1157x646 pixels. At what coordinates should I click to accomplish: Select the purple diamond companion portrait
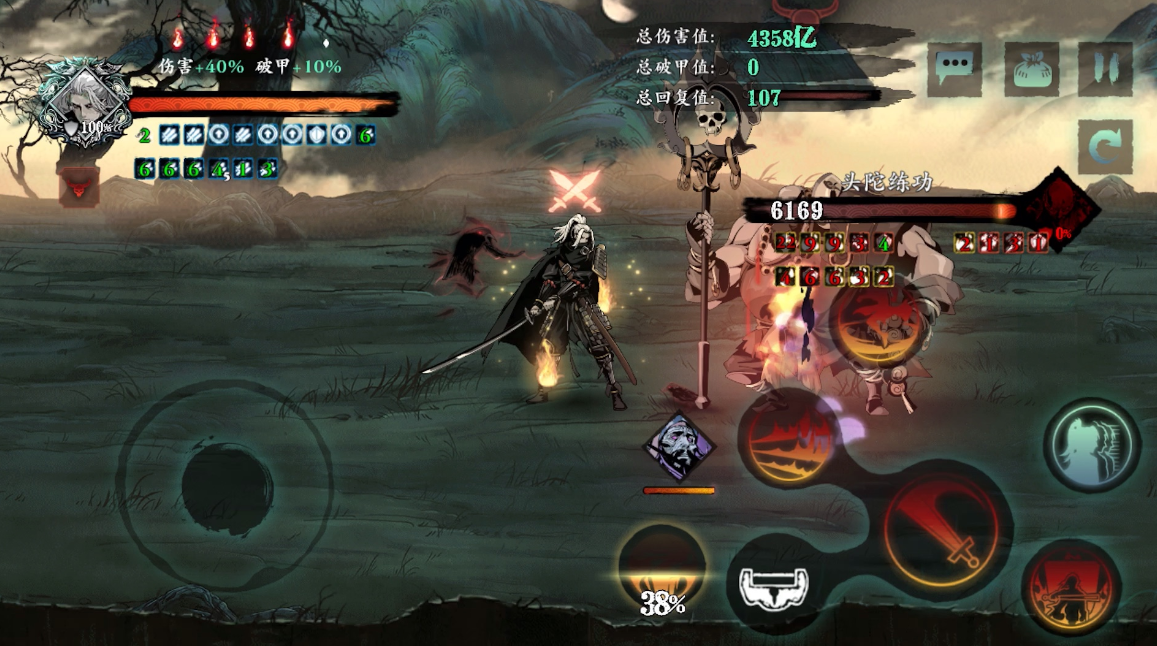pyautogui.click(x=679, y=446)
